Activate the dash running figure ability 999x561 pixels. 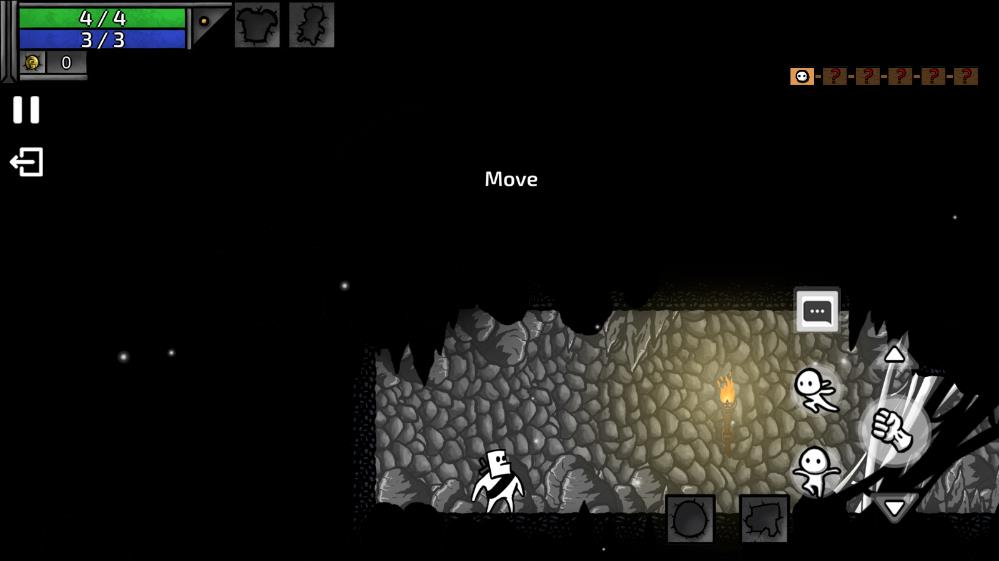coord(816,390)
